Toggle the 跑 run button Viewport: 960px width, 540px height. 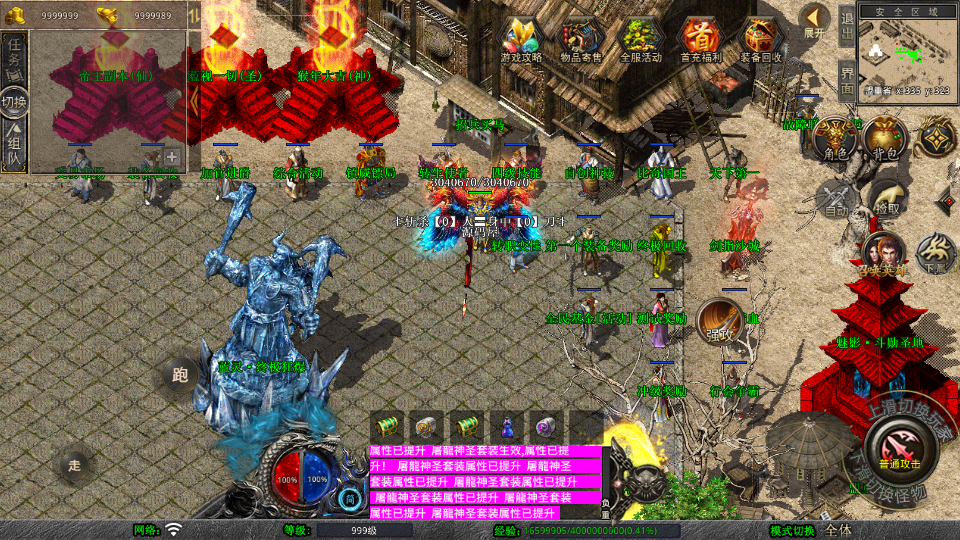180,376
